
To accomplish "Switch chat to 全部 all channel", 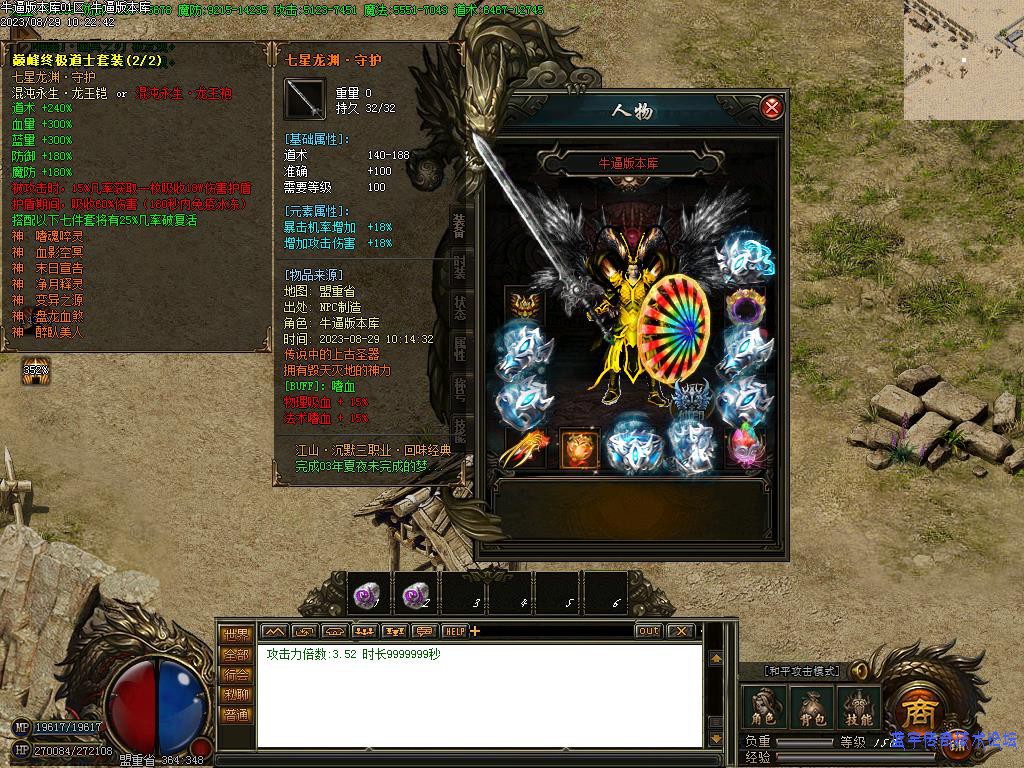I will point(237,655).
